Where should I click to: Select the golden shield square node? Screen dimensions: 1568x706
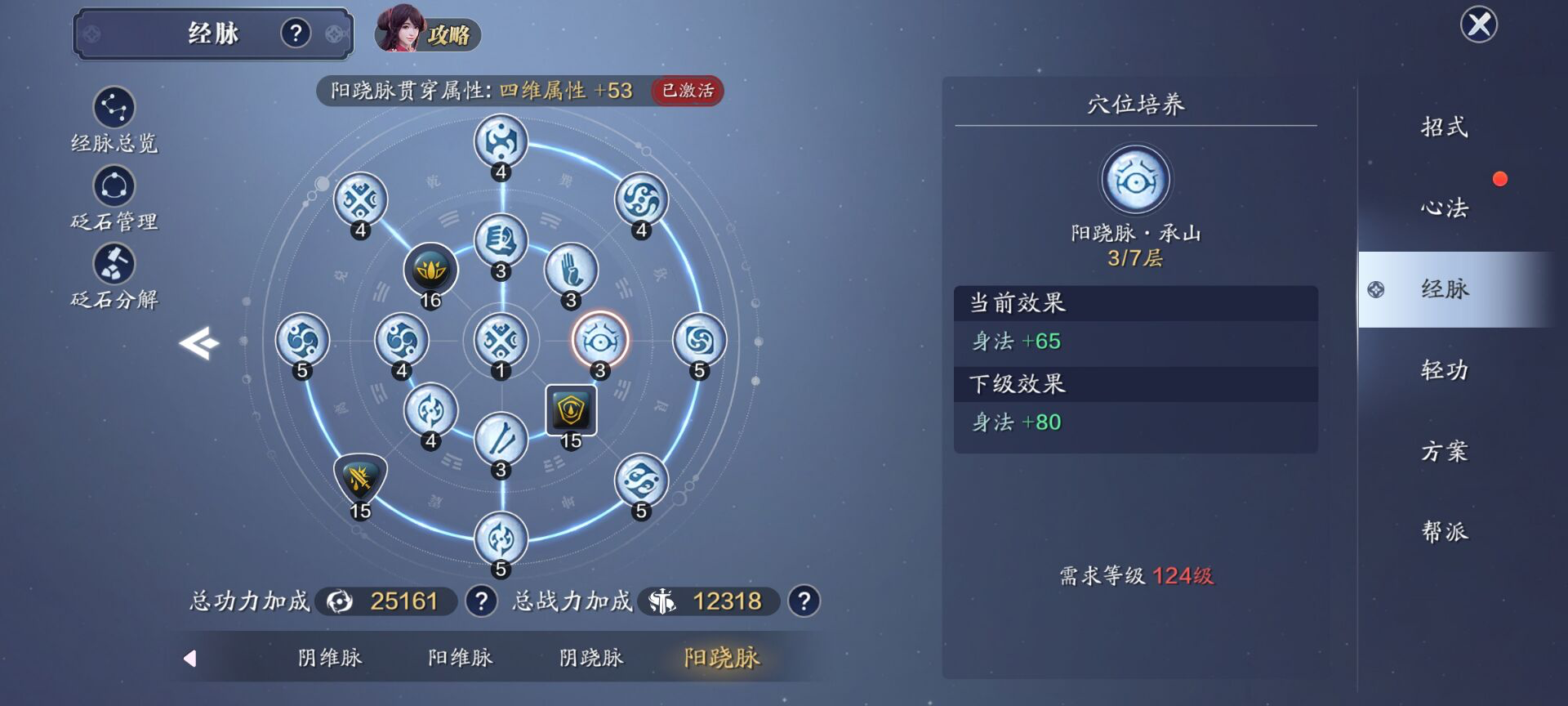(x=571, y=410)
